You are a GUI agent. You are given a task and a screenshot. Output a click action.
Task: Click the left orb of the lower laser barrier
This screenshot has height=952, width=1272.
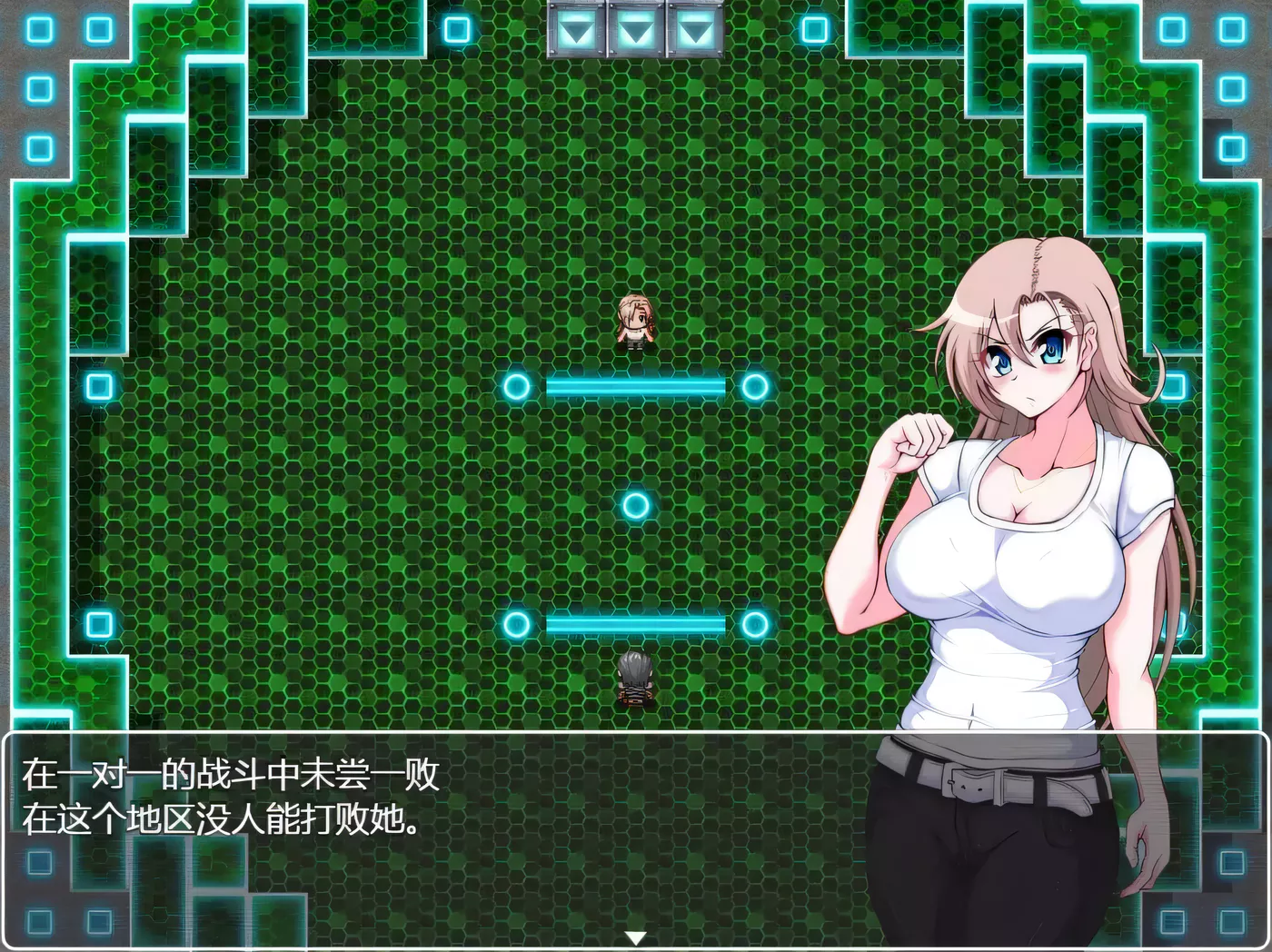(518, 624)
